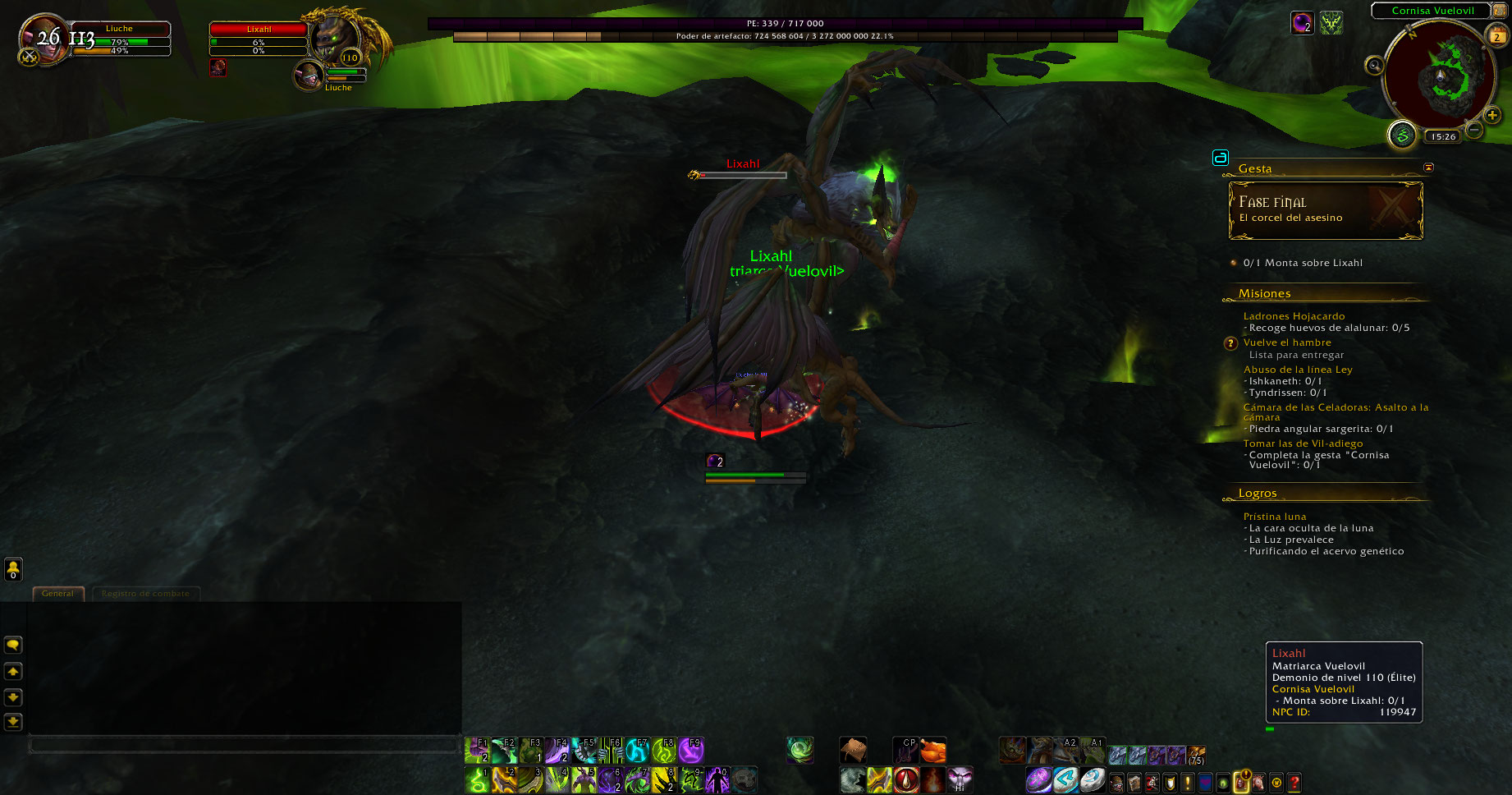Collapse the Gesta tracker section

[1428, 168]
